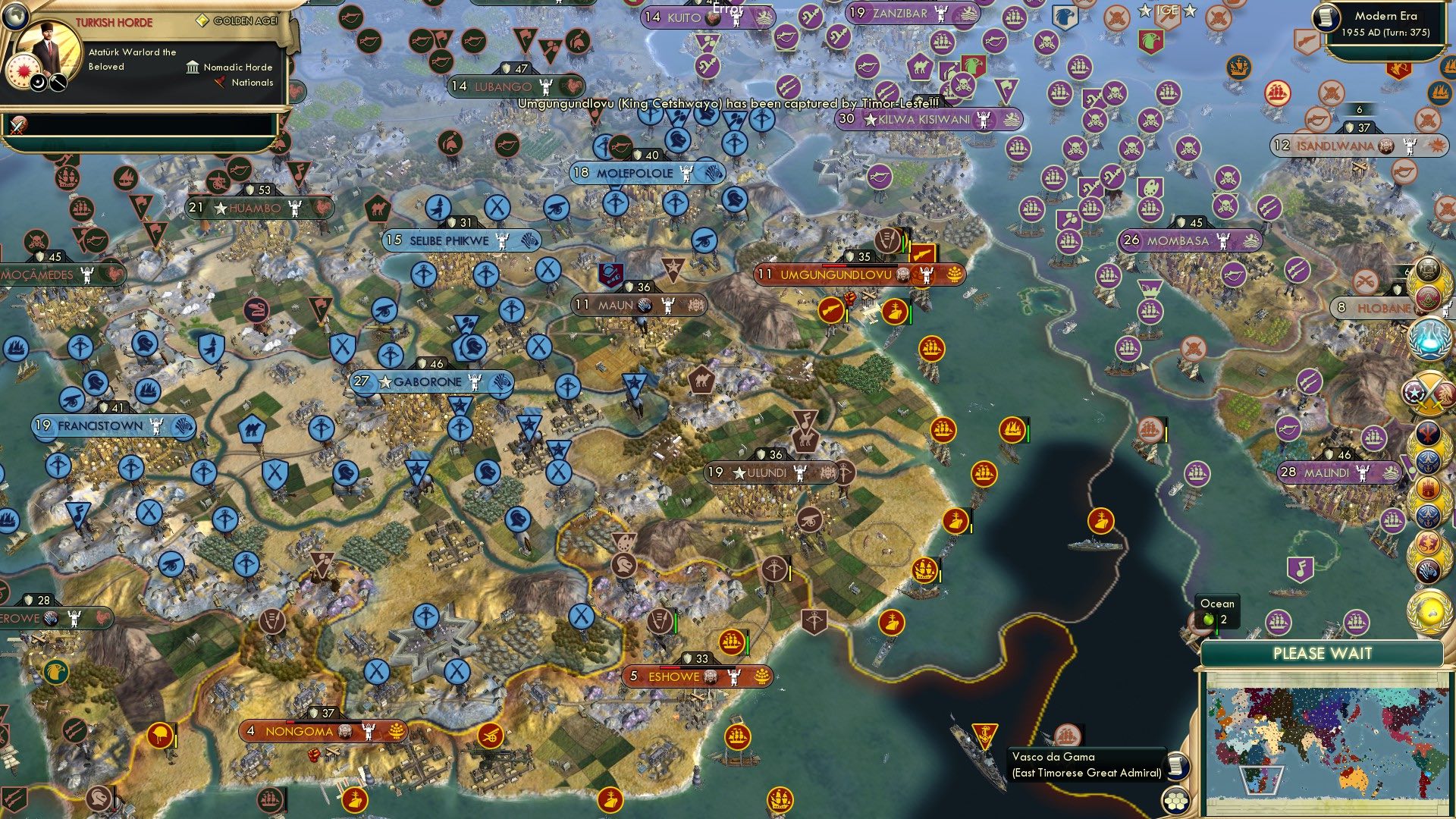Click the Golden Age diamond indicator
The image size is (1456, 819).
(x=203, y=20)
